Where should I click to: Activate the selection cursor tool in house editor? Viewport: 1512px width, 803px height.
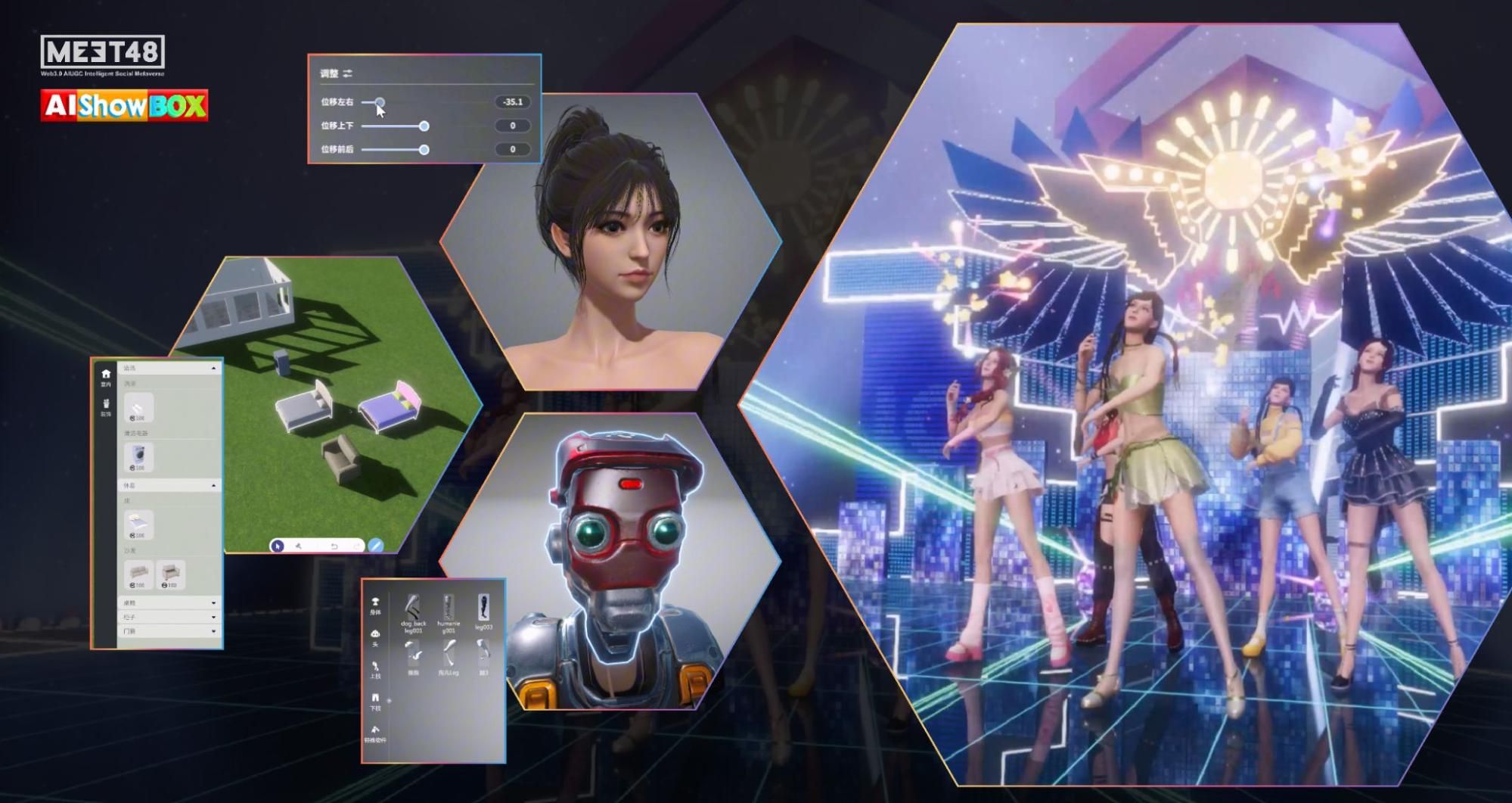click(278, 546)
